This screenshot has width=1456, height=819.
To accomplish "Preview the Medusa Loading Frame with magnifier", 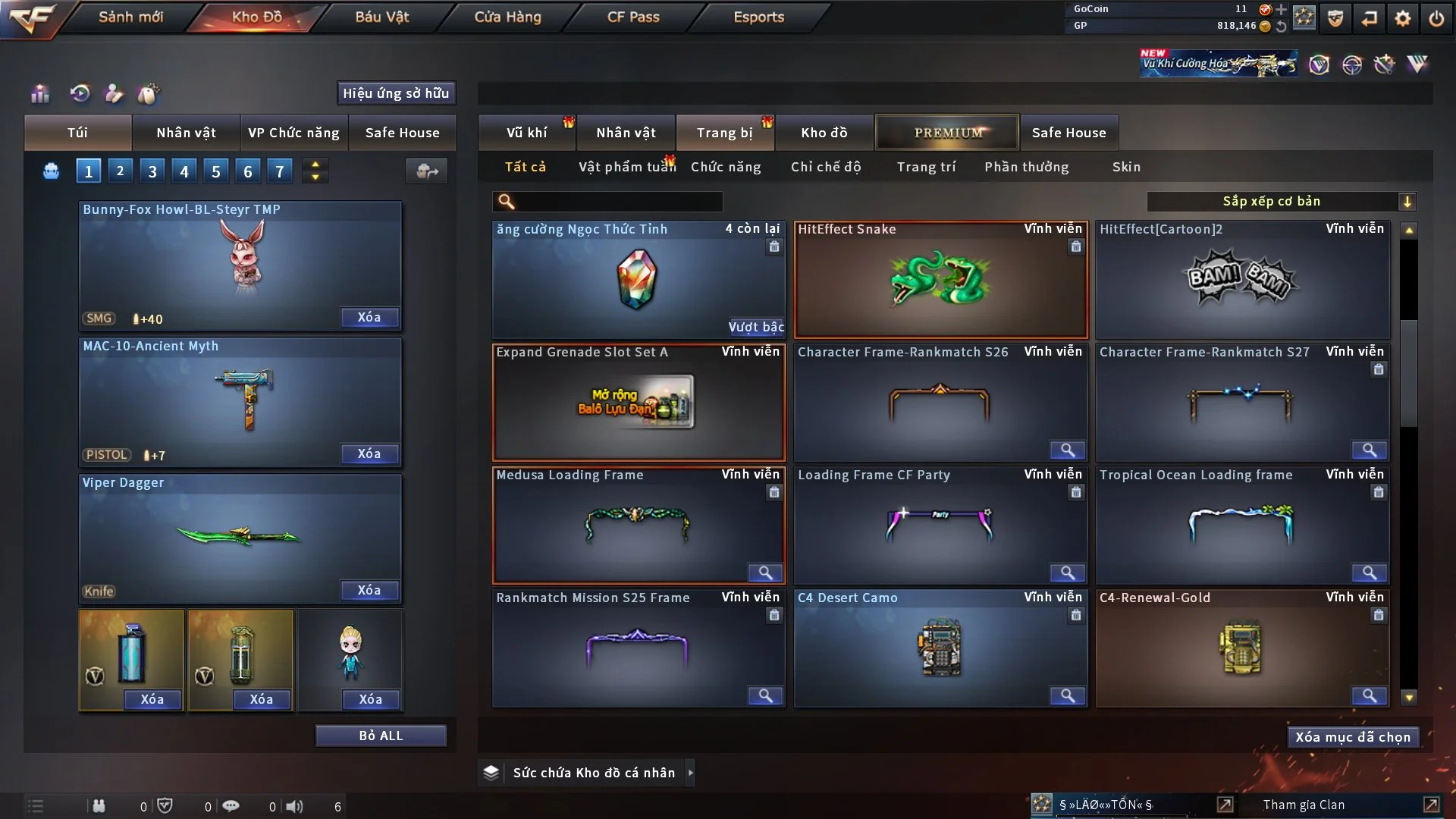I will [x=765, y=573].
